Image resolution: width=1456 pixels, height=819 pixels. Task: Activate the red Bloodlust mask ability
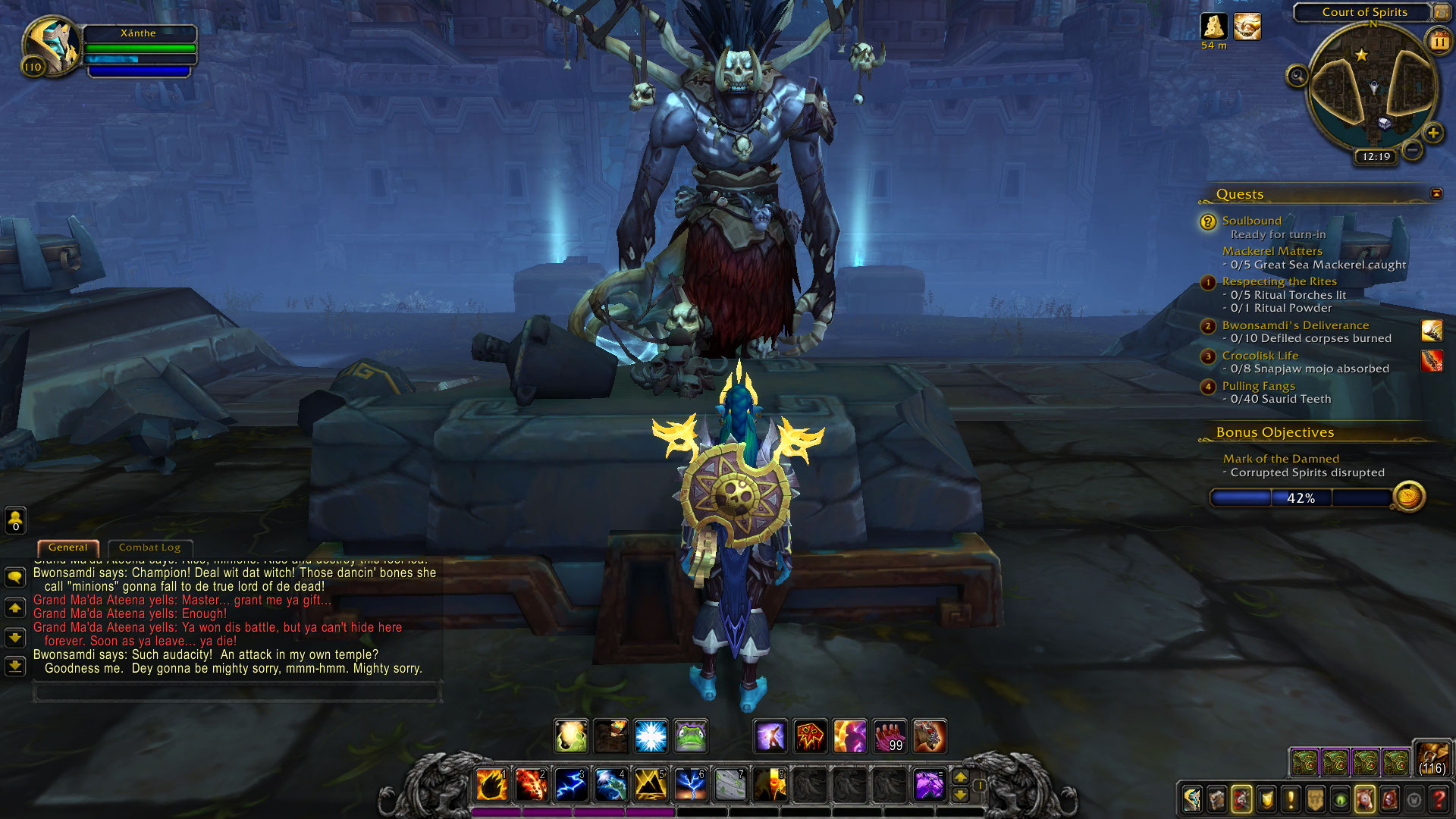click(810, 736)
